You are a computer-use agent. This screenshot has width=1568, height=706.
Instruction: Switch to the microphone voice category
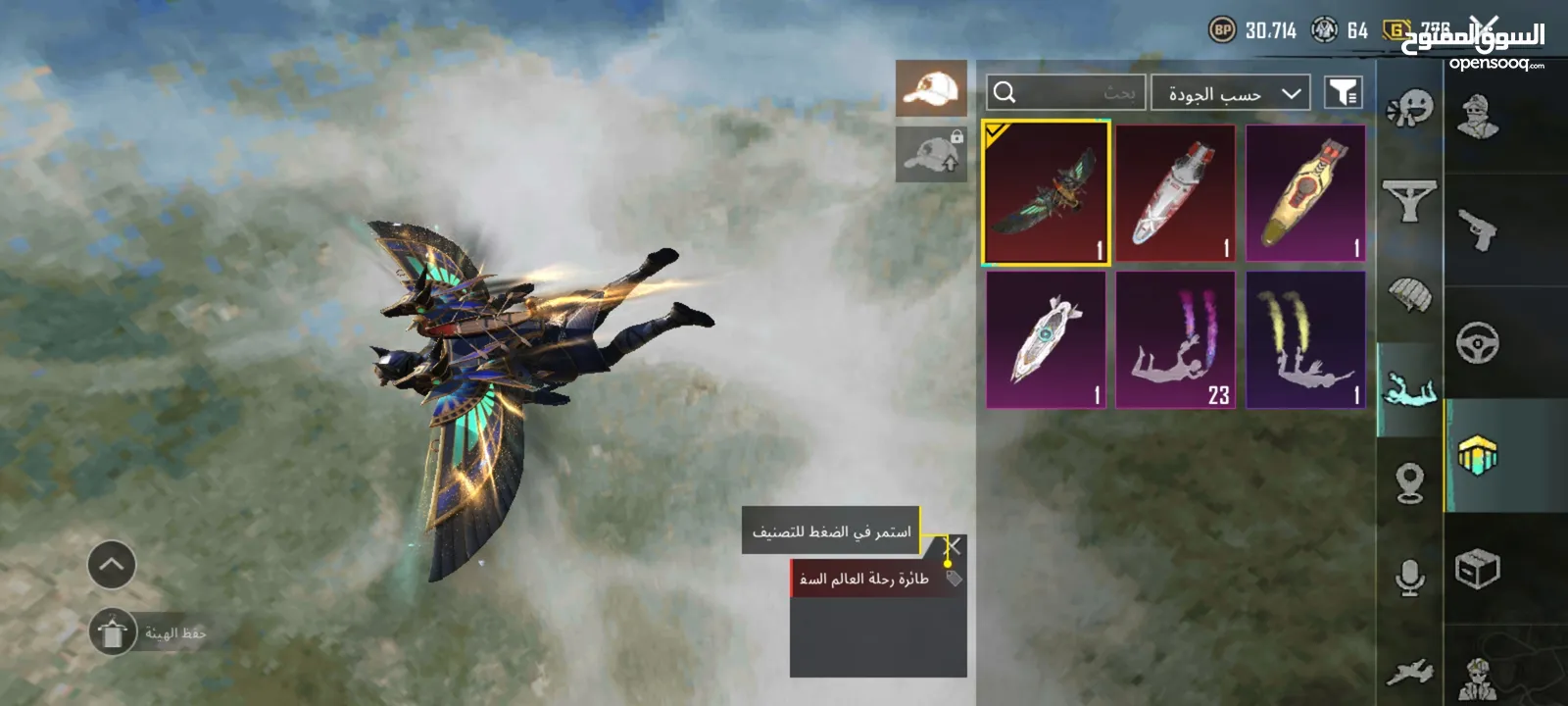1409,579
